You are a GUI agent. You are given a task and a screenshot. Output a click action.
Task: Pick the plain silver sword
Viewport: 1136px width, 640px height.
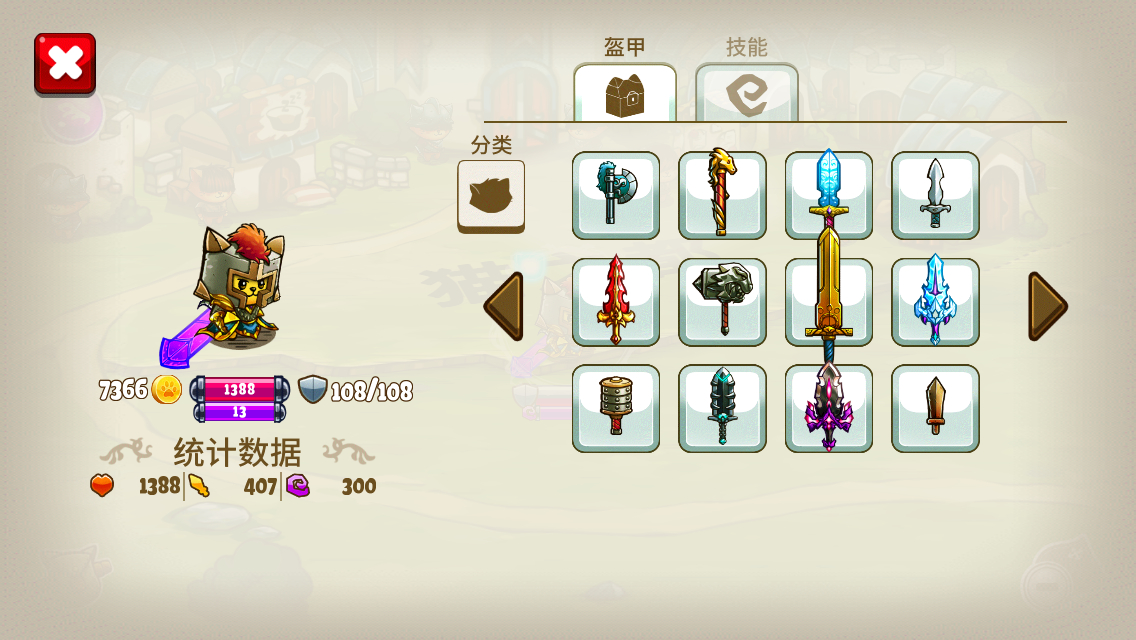(935, 196)
